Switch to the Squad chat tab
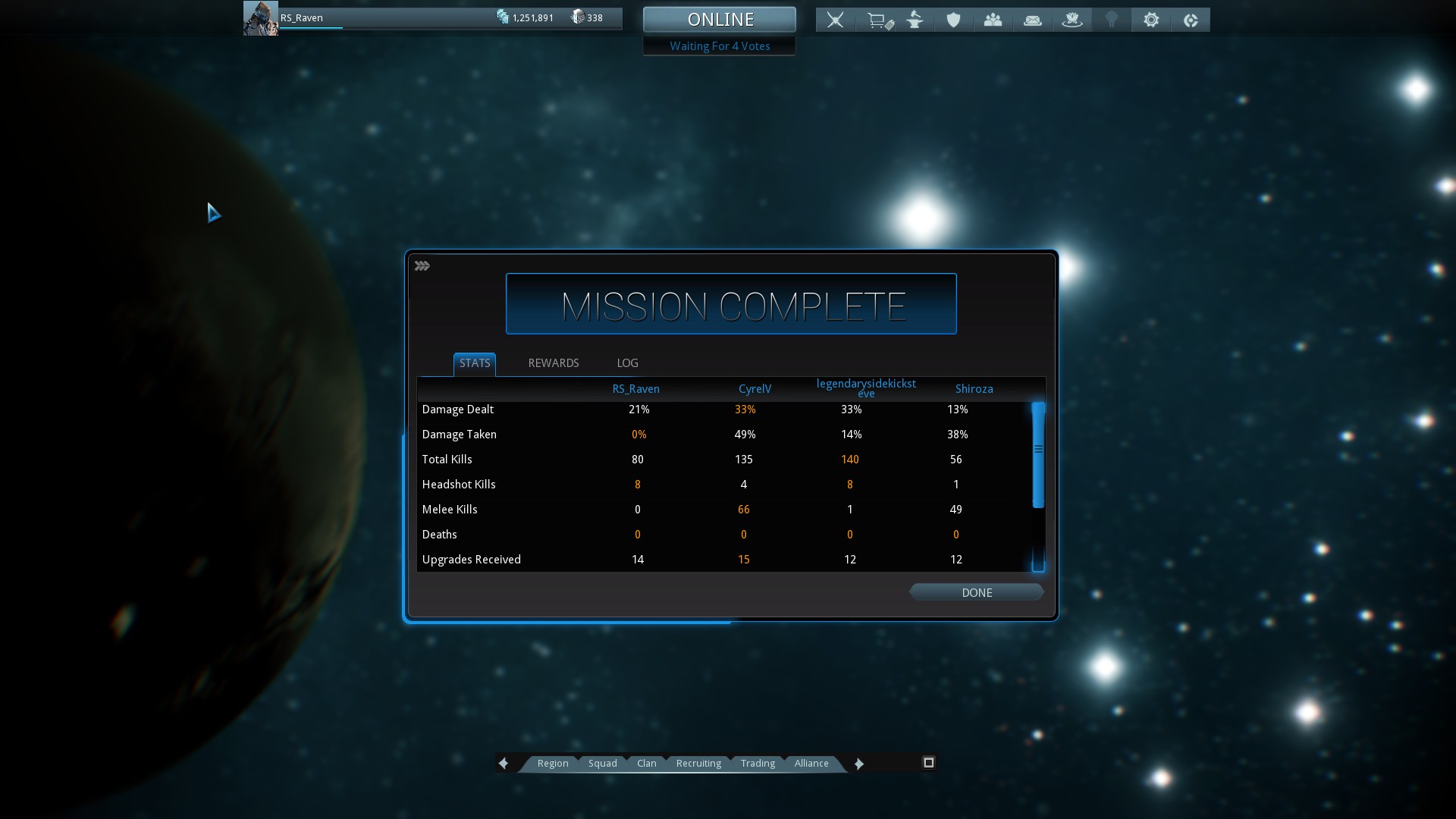 pyautogui.click(x=602, y=763)
